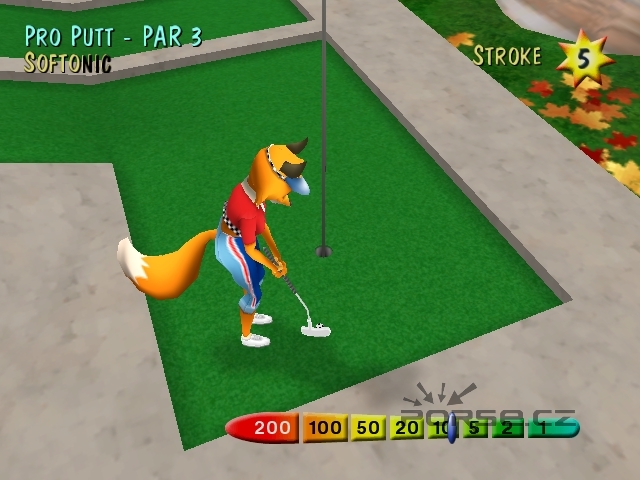Choose the 2 power segment

[508, 429]
